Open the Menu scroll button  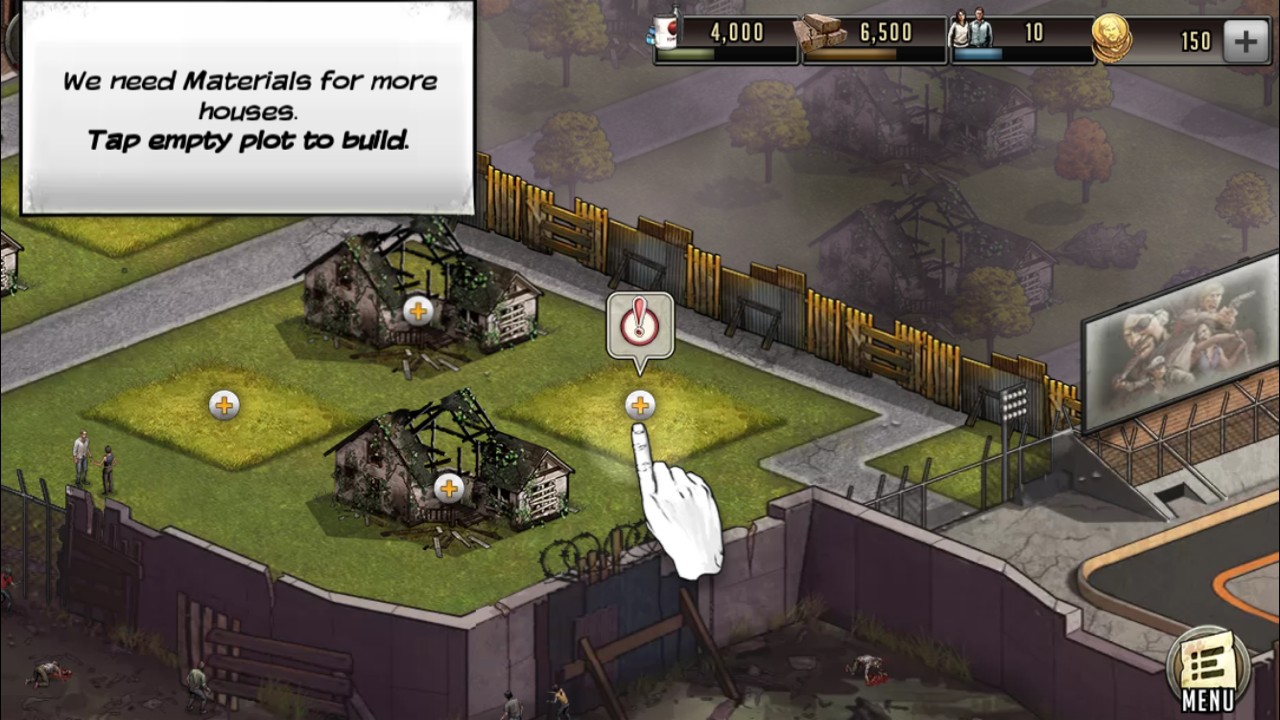[1208, 668]
